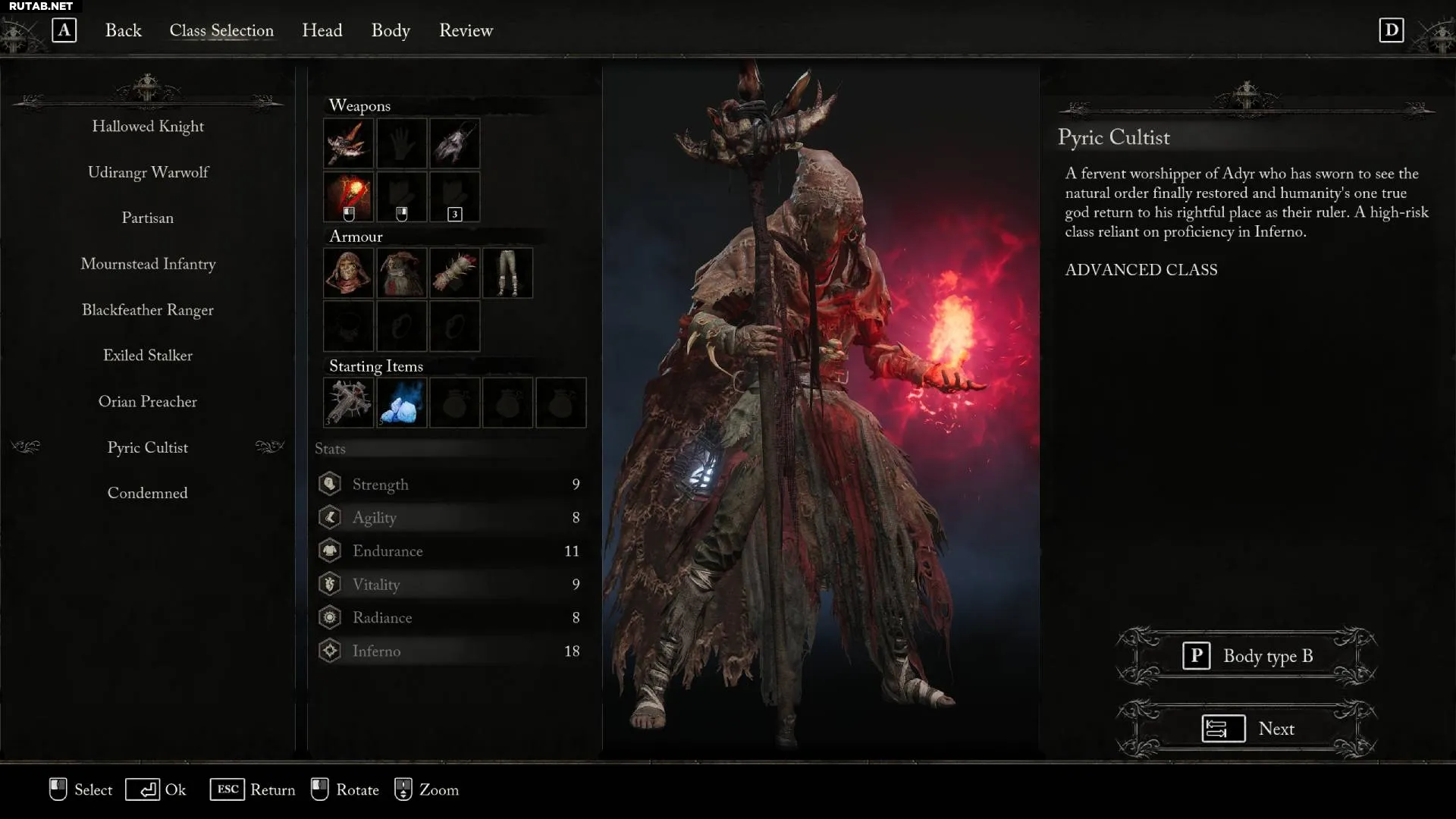Proceed with the Next button
The height and width of the screenshot is (819, 1456).
pyautogui.click(x=1247, y=729)
